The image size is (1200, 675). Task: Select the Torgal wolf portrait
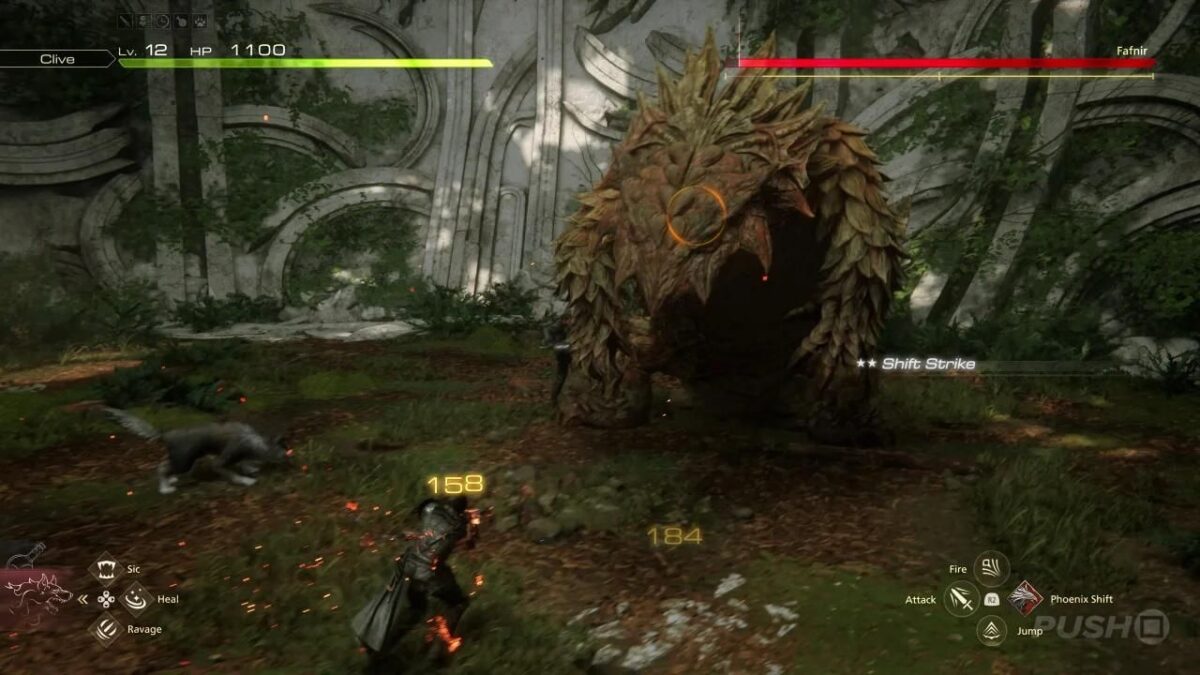pos(40,596)
